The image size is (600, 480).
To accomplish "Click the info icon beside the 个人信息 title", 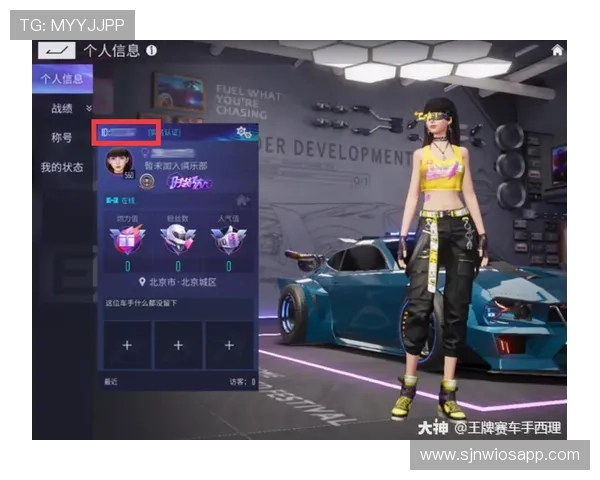I will pos(151,50).
